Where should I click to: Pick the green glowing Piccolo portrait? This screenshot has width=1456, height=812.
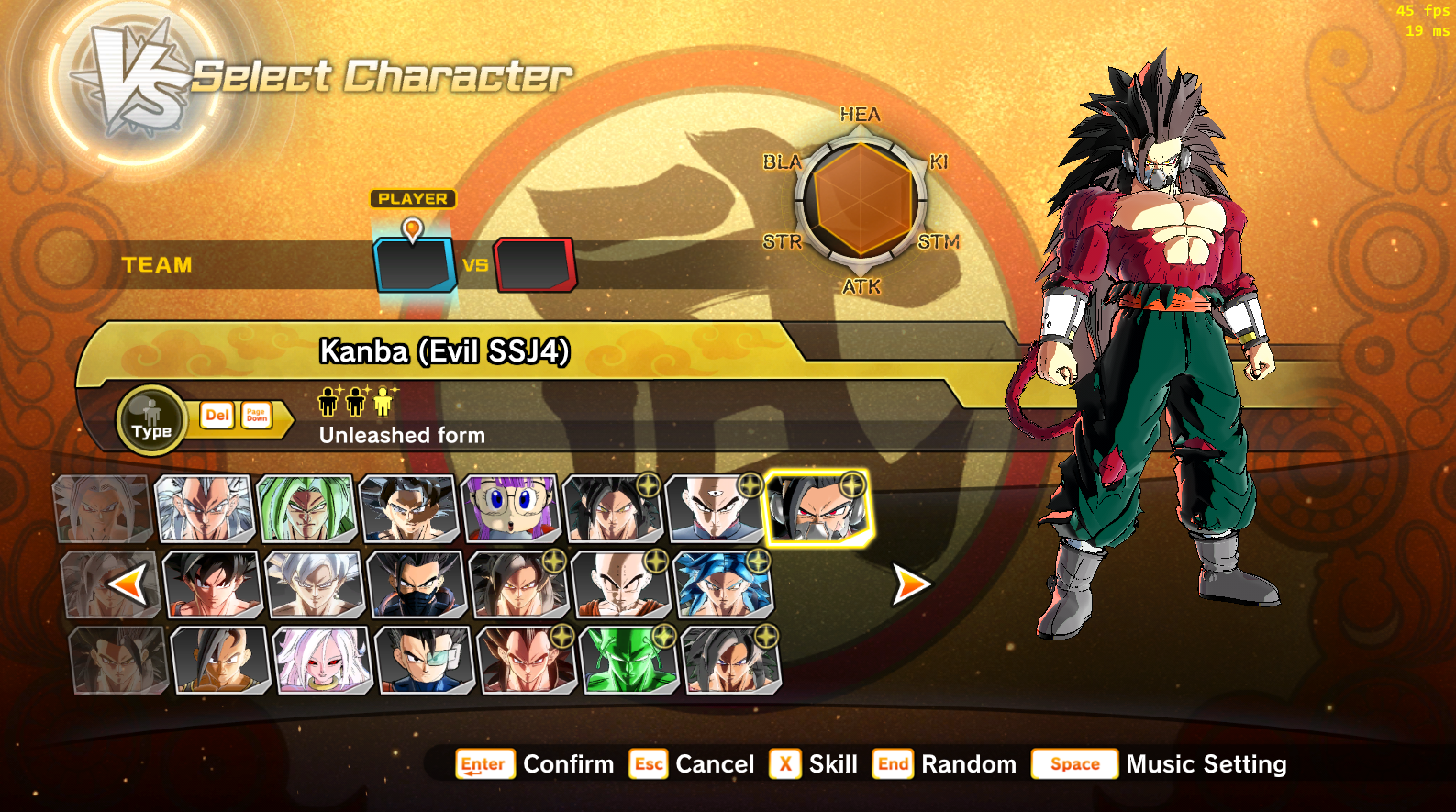[x=628, y=660]
